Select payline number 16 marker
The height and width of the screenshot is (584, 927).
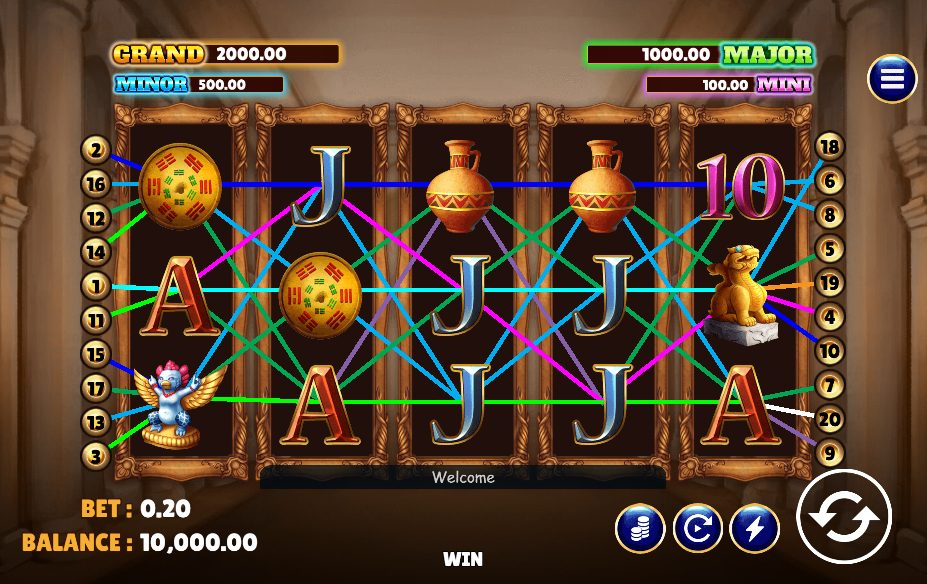tap(96, 184)
